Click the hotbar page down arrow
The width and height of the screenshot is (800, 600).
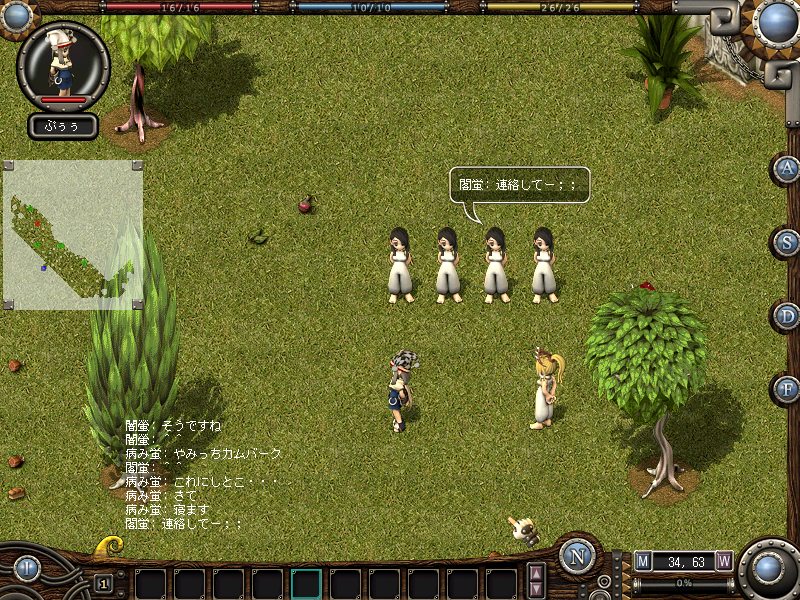537,590
